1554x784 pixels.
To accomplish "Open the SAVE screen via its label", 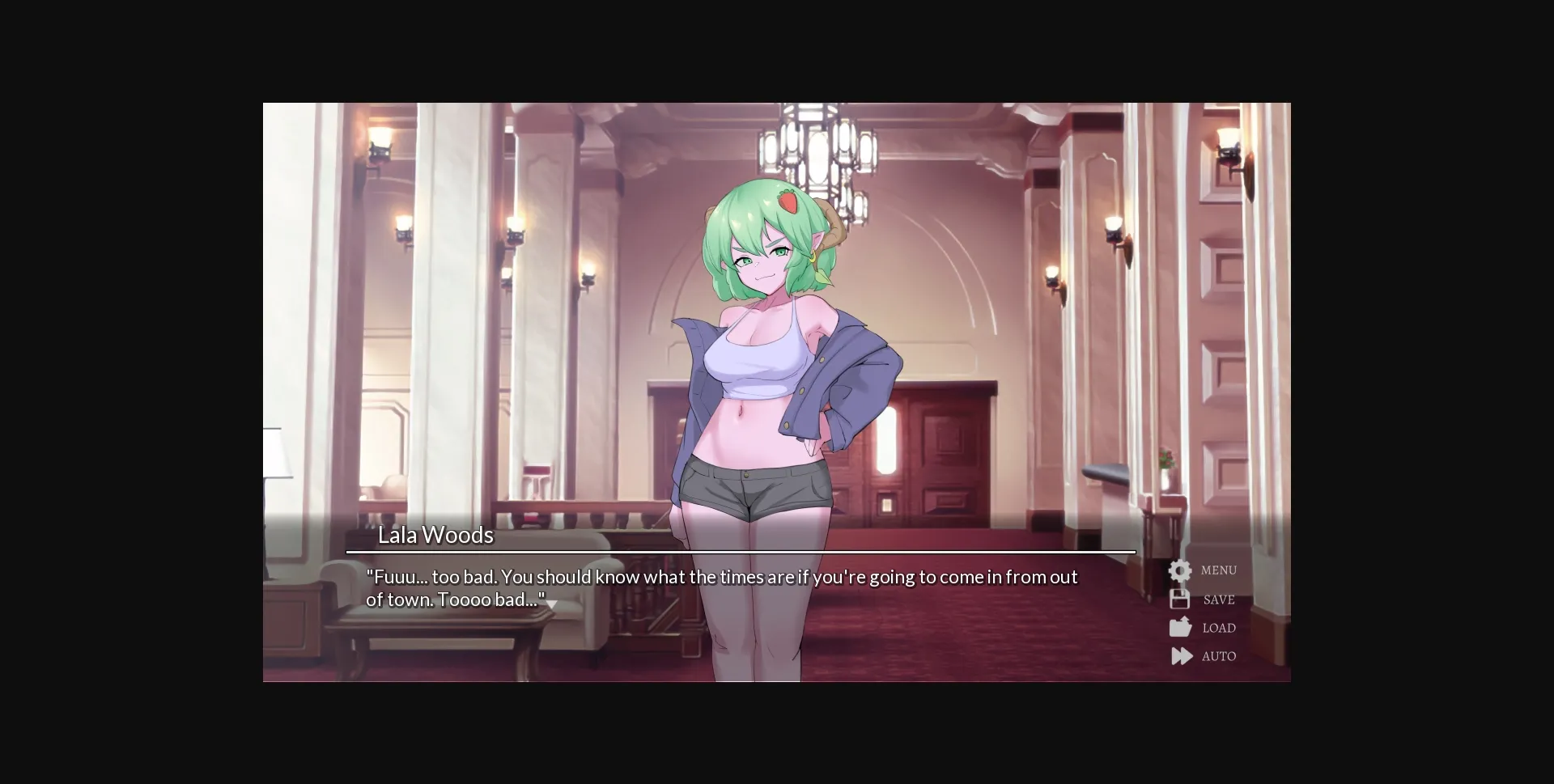I will pos(1219,599).
